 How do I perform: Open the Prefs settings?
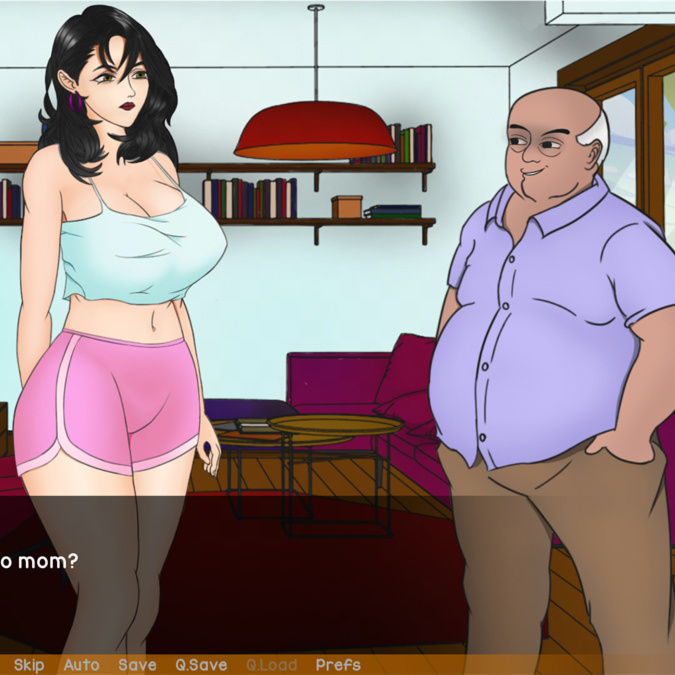pyautogui.click(x=338, y=665)
